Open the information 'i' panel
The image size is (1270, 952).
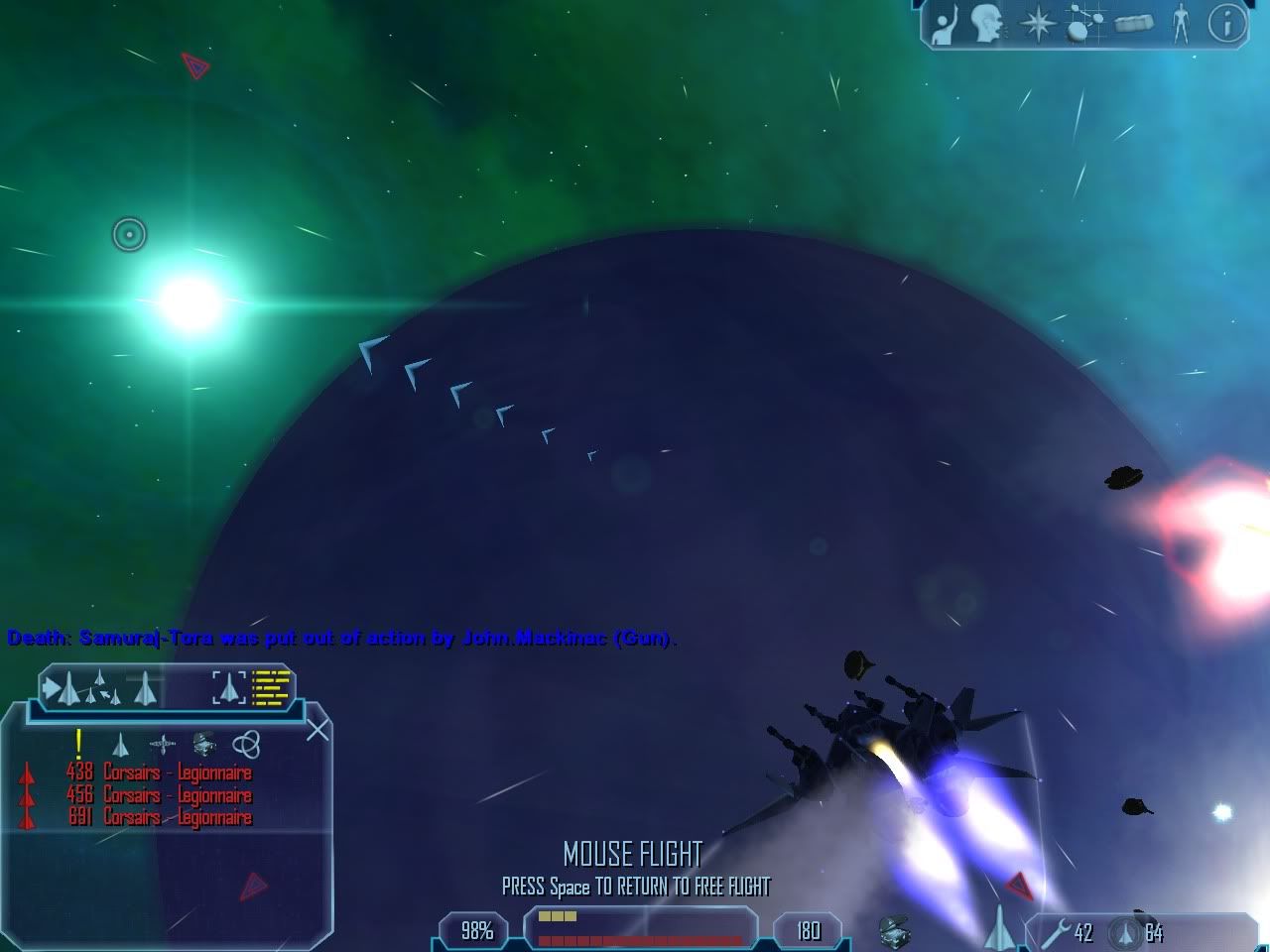point(1226,24)
